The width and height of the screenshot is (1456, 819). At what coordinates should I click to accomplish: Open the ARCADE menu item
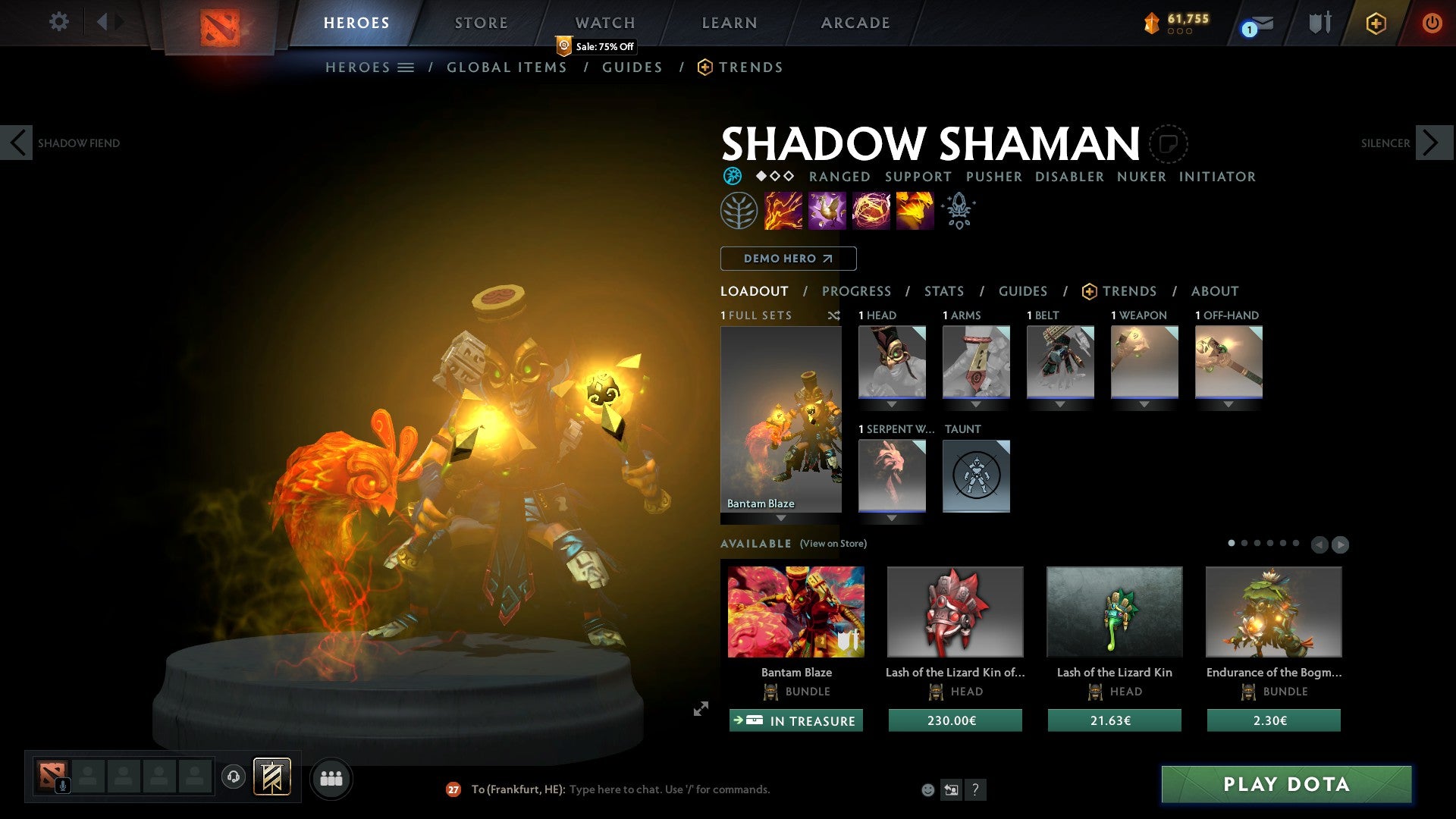coord(855,22)
